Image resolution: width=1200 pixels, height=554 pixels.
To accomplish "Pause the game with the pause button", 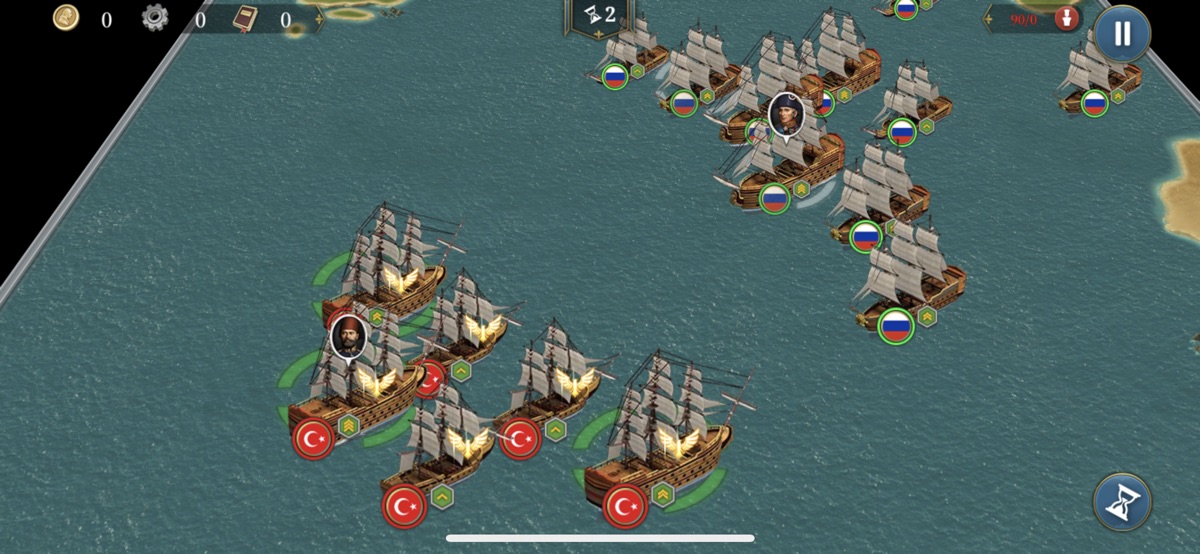I will click(1122, 34).
